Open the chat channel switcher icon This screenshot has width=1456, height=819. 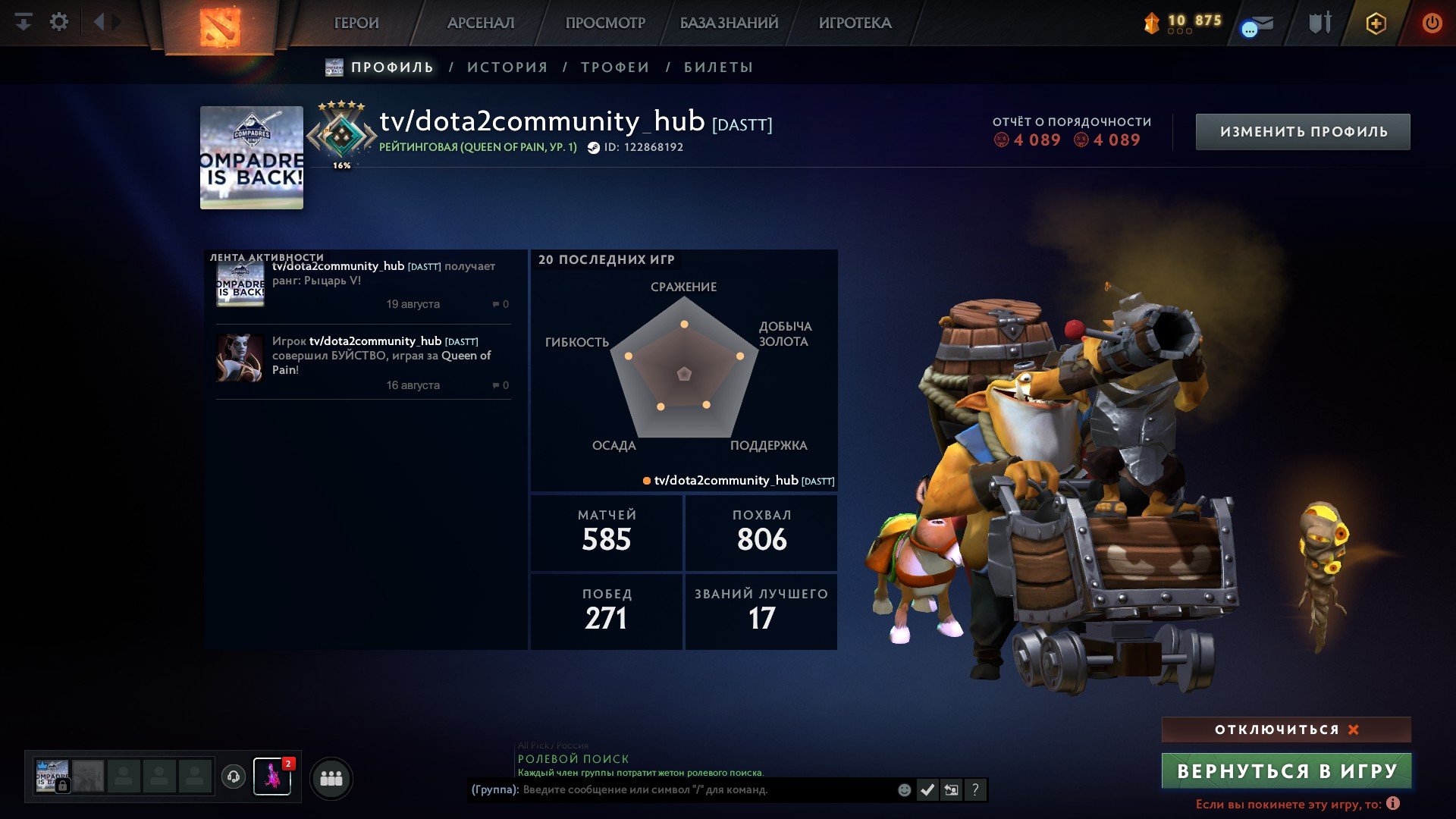click(x=951, y=789)
